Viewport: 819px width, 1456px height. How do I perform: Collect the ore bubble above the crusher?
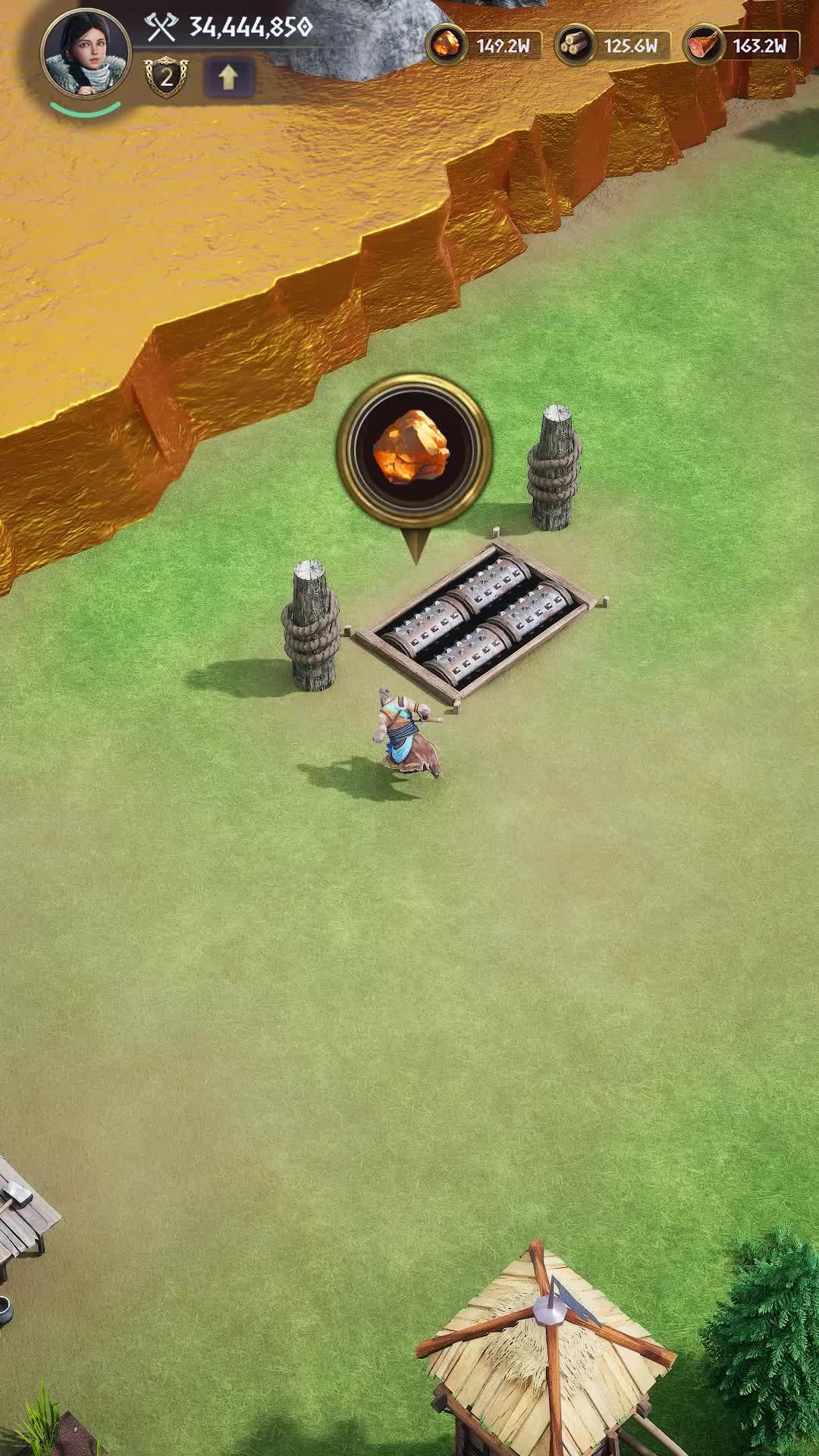point(414,451)
